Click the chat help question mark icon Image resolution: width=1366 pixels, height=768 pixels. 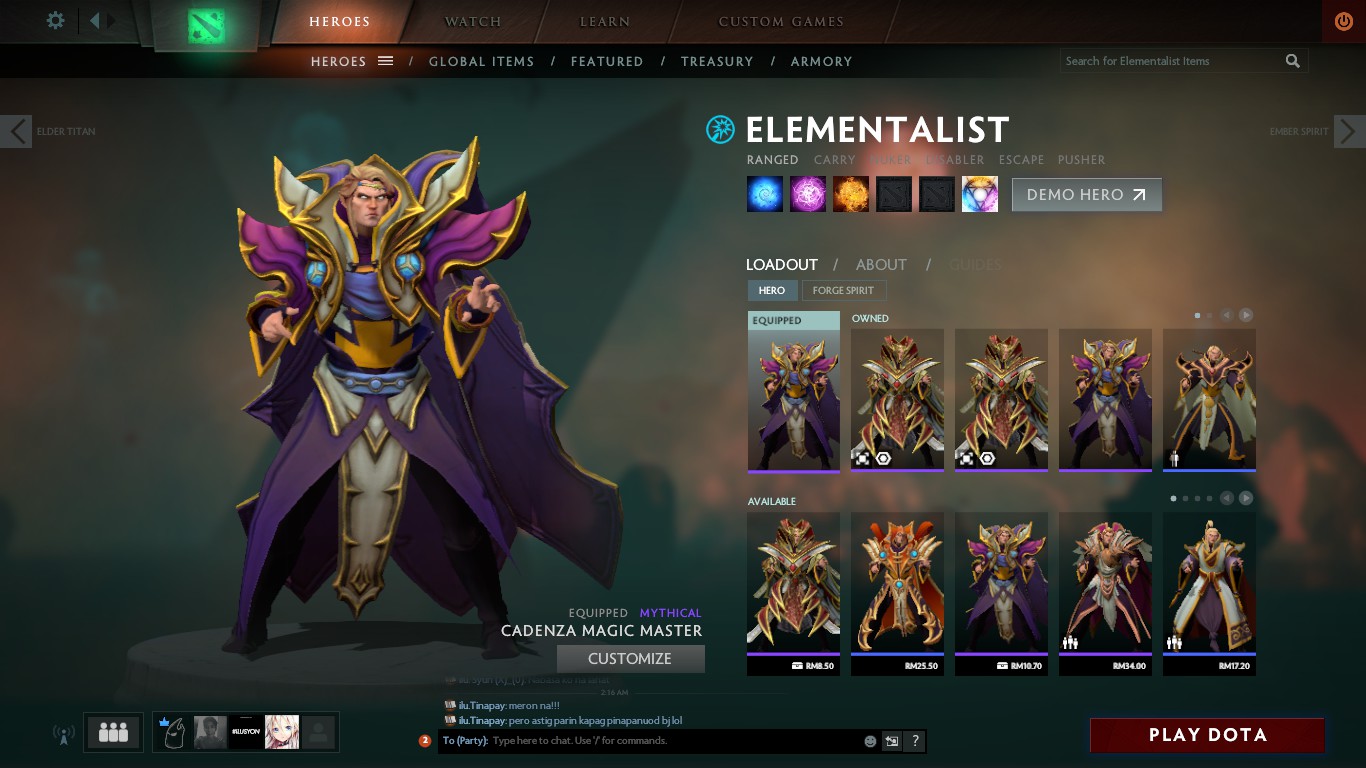[913, 741]
